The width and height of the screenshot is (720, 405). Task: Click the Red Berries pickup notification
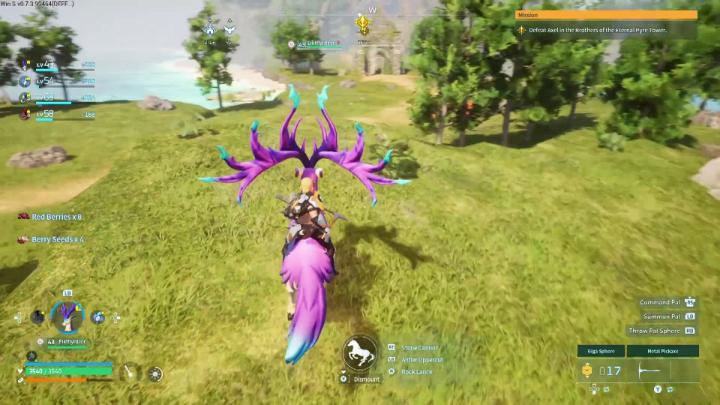coord(50,216)
